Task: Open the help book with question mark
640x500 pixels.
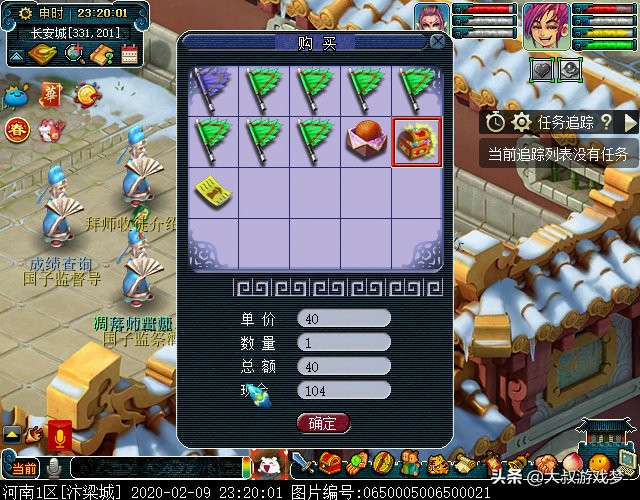Action: (101, 55)
